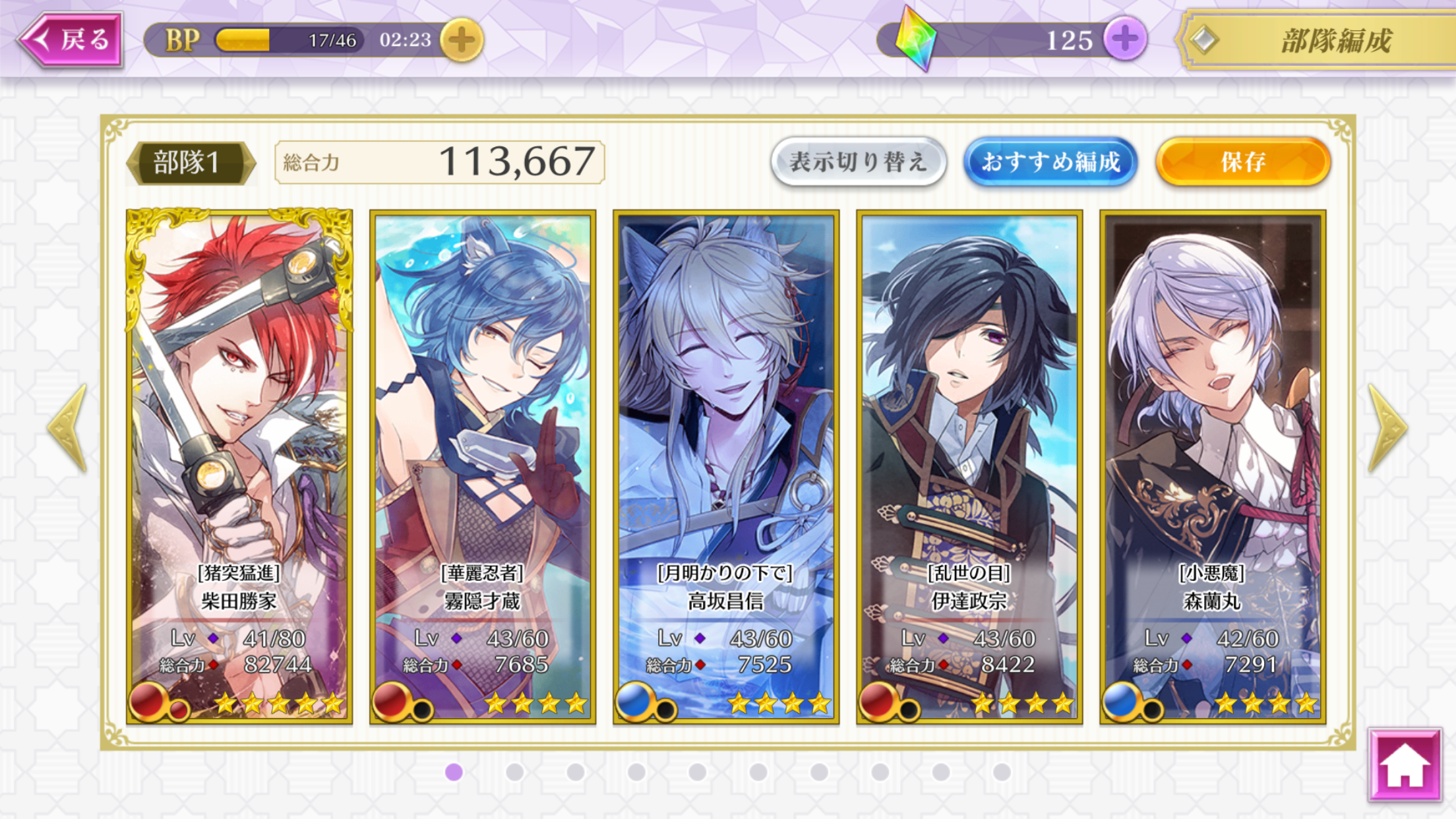Buy more gems via the purple plus
This screenshot has width=1456, height=819.
pos(1125,40)
